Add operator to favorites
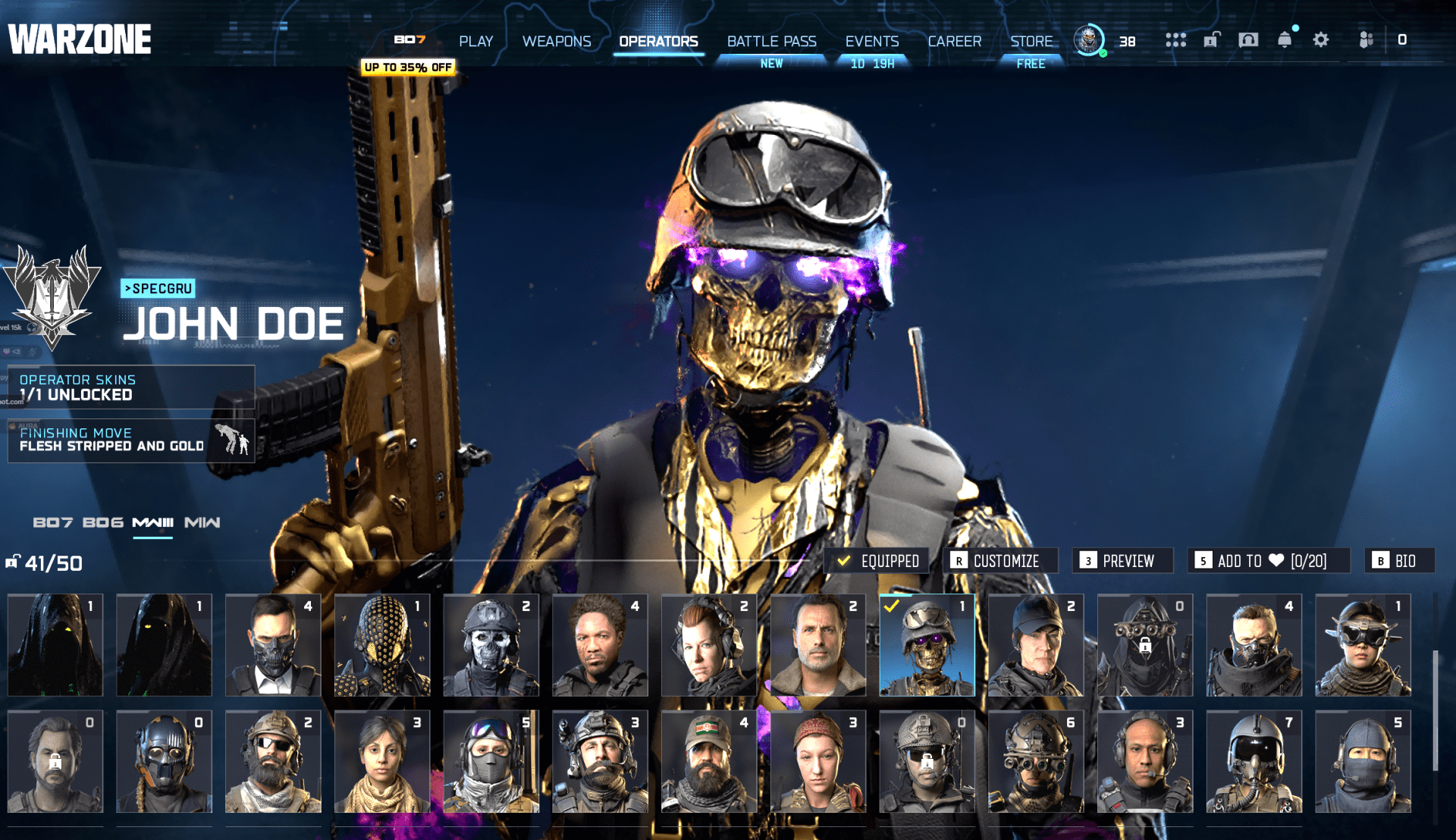The image size is (1456, 840). (1269, 560)
